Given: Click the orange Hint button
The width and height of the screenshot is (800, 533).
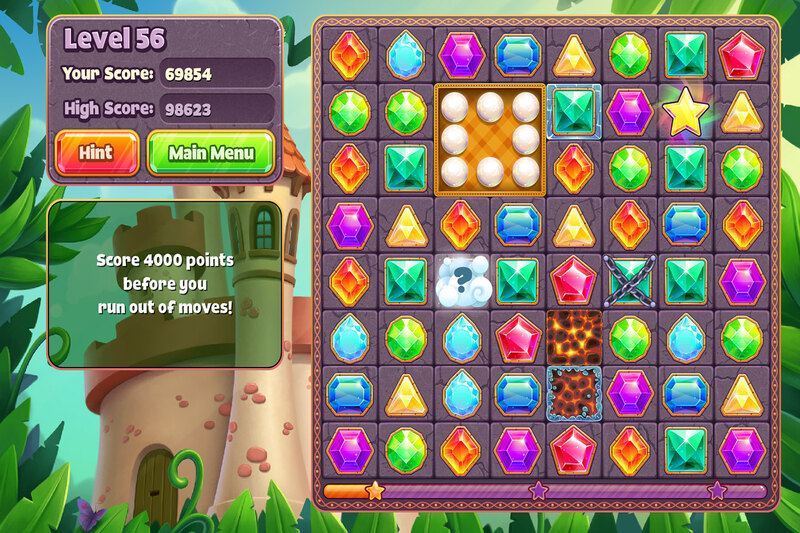Looking at the screenshot, I should click(96, 153).
